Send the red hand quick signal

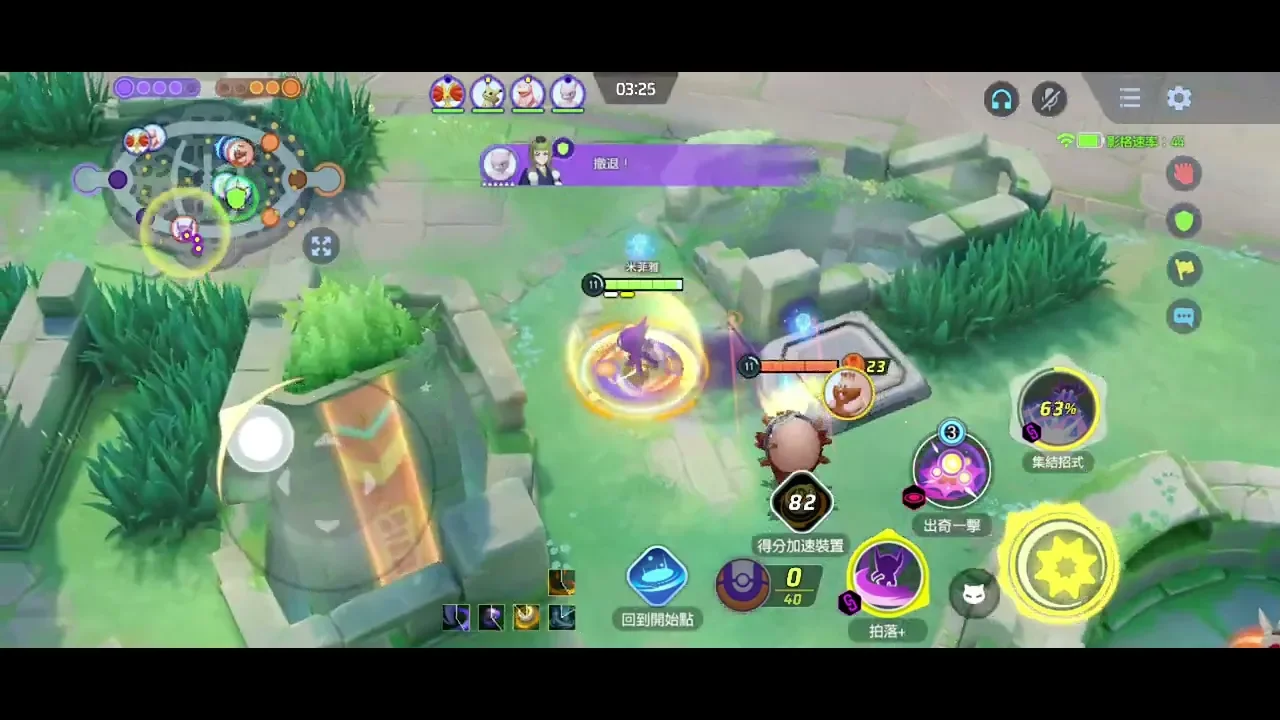[x=1185, y=173]
